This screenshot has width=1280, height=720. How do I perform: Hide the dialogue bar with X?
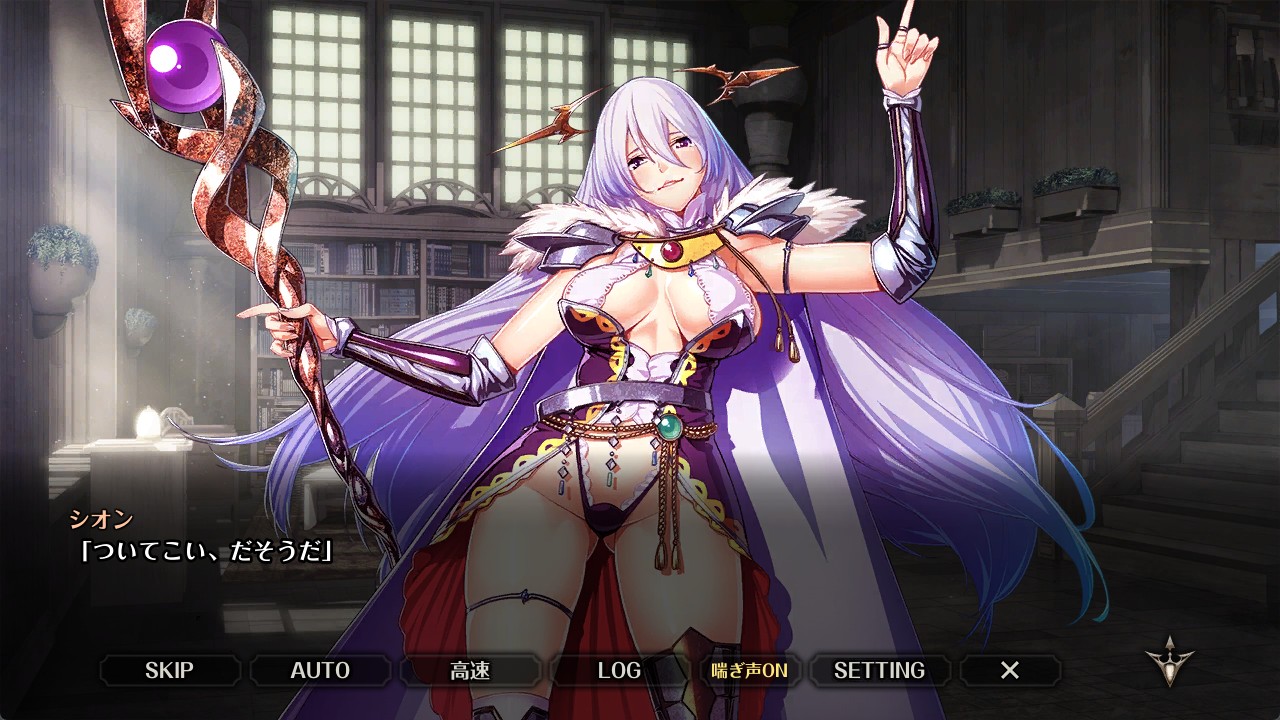(x=1010, y=670)
